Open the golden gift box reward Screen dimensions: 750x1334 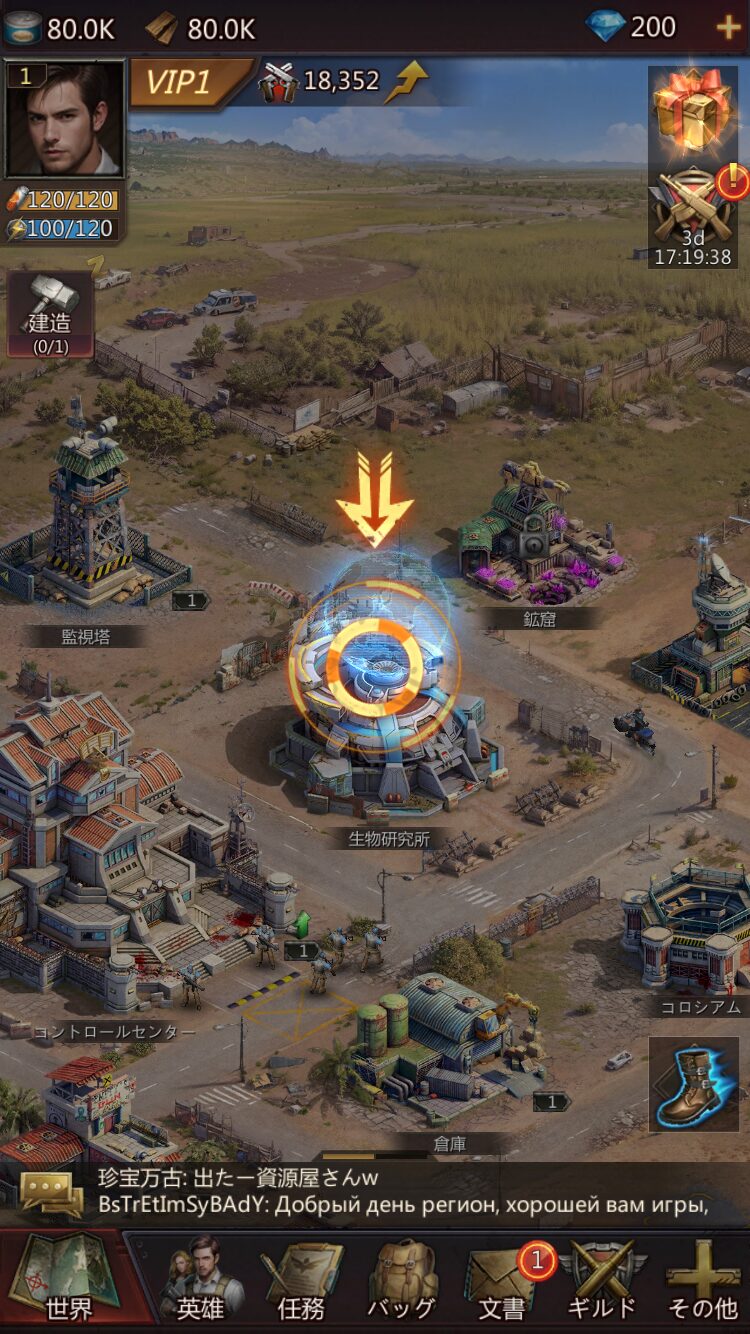pos(692,108)
